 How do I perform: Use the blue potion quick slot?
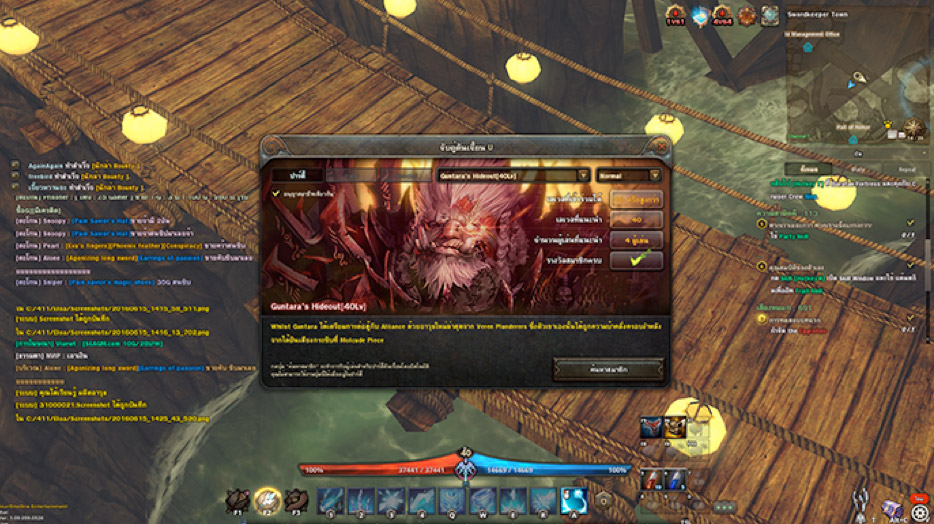pos(676,478)
